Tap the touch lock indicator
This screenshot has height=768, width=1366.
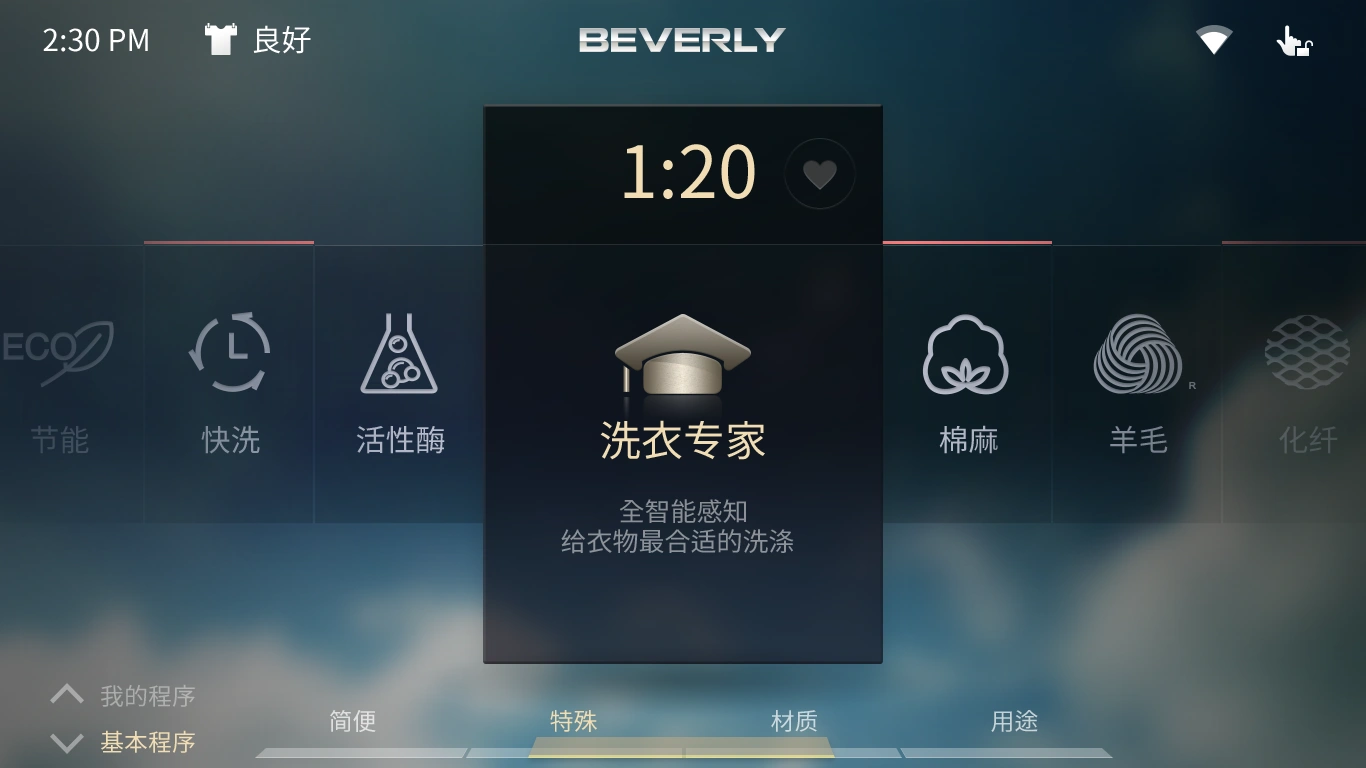click(x=1293, y=40)
